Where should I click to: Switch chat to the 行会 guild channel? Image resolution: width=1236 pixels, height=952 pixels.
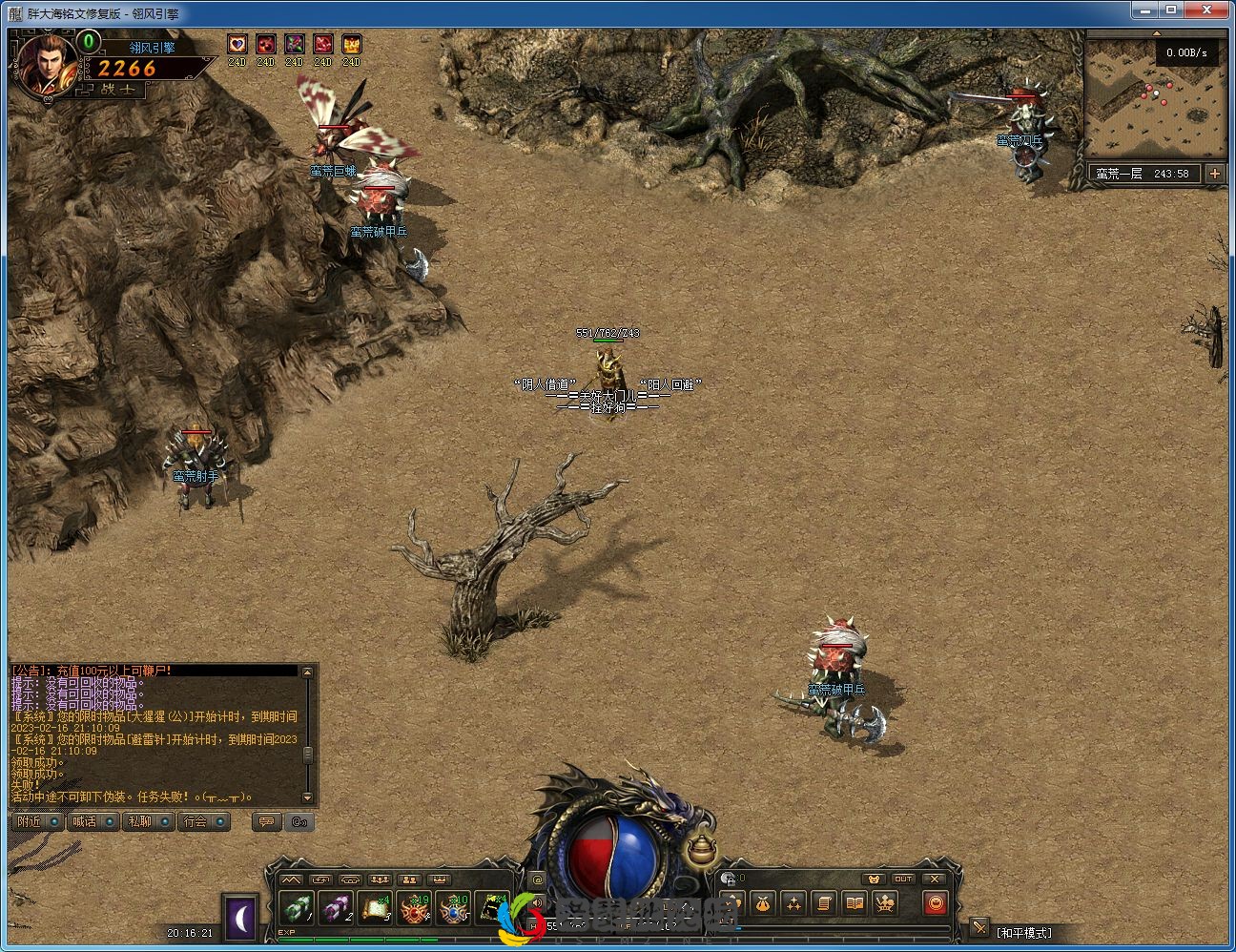click(203, 821)
